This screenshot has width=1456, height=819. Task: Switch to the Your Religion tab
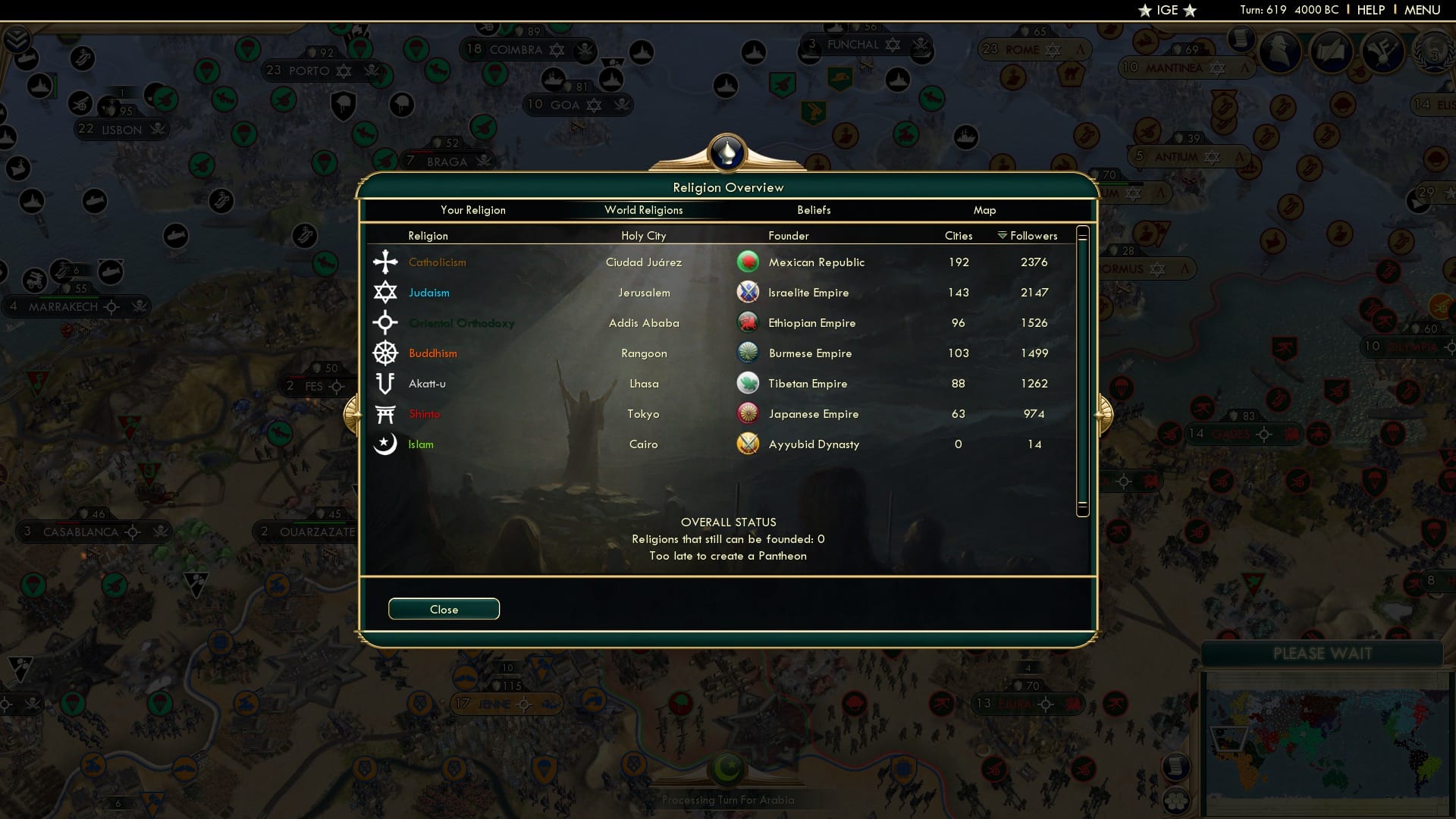point(473,210)
